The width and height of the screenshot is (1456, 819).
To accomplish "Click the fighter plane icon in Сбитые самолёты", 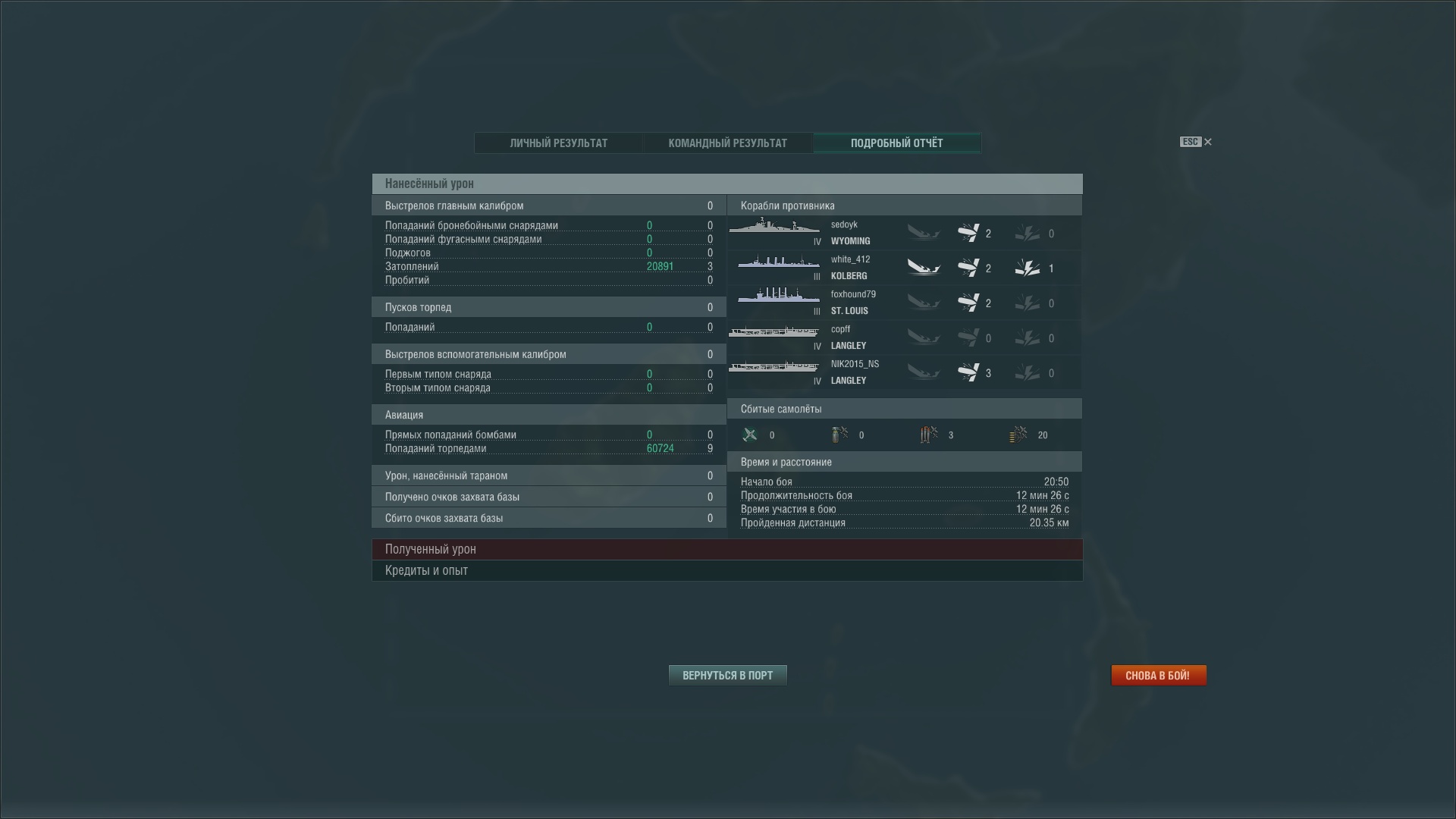I will coord(751,435).
